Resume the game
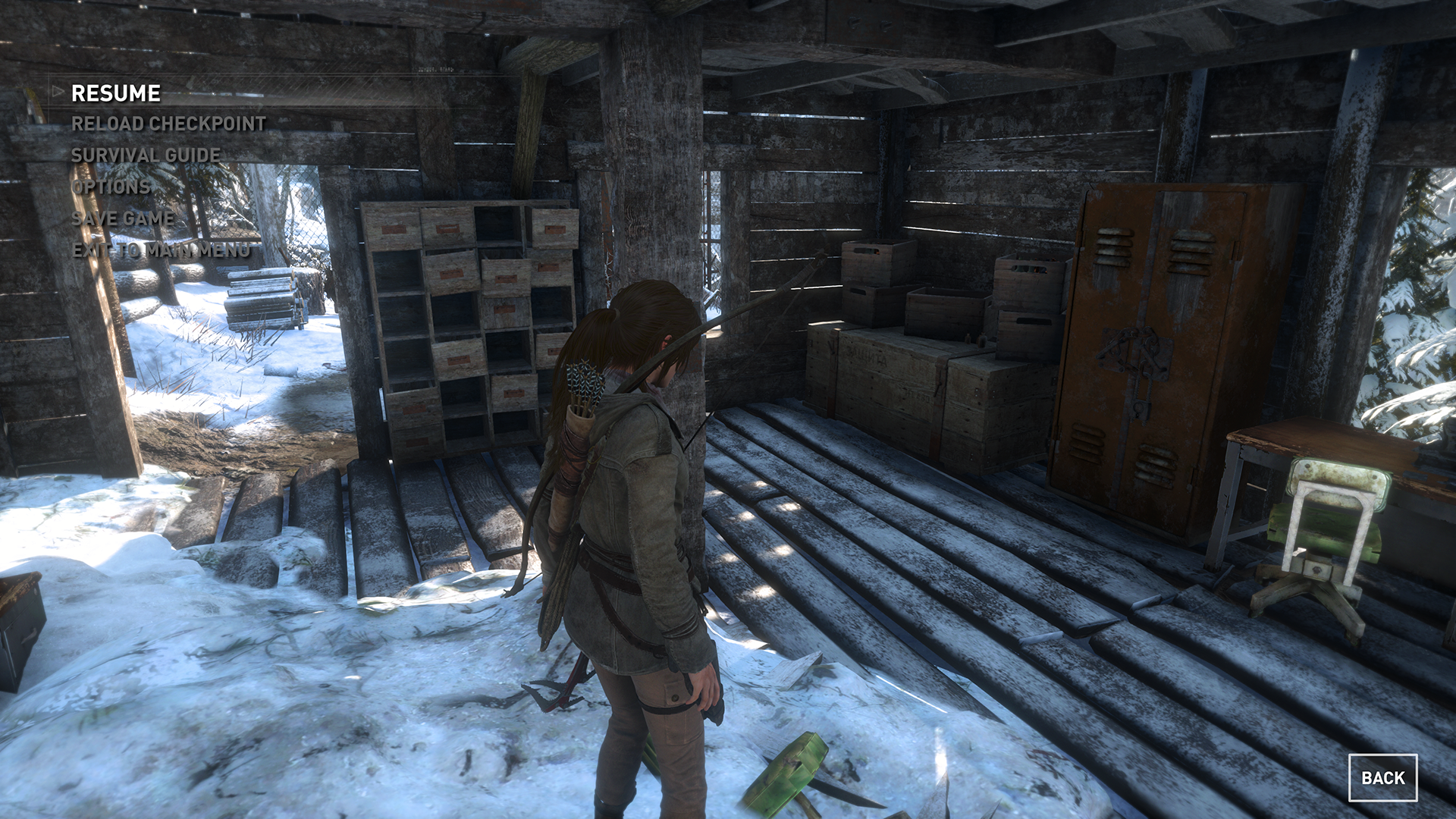Image resolution: width=1456 pixels, height=819 pixels. click(x=116, y=93)
